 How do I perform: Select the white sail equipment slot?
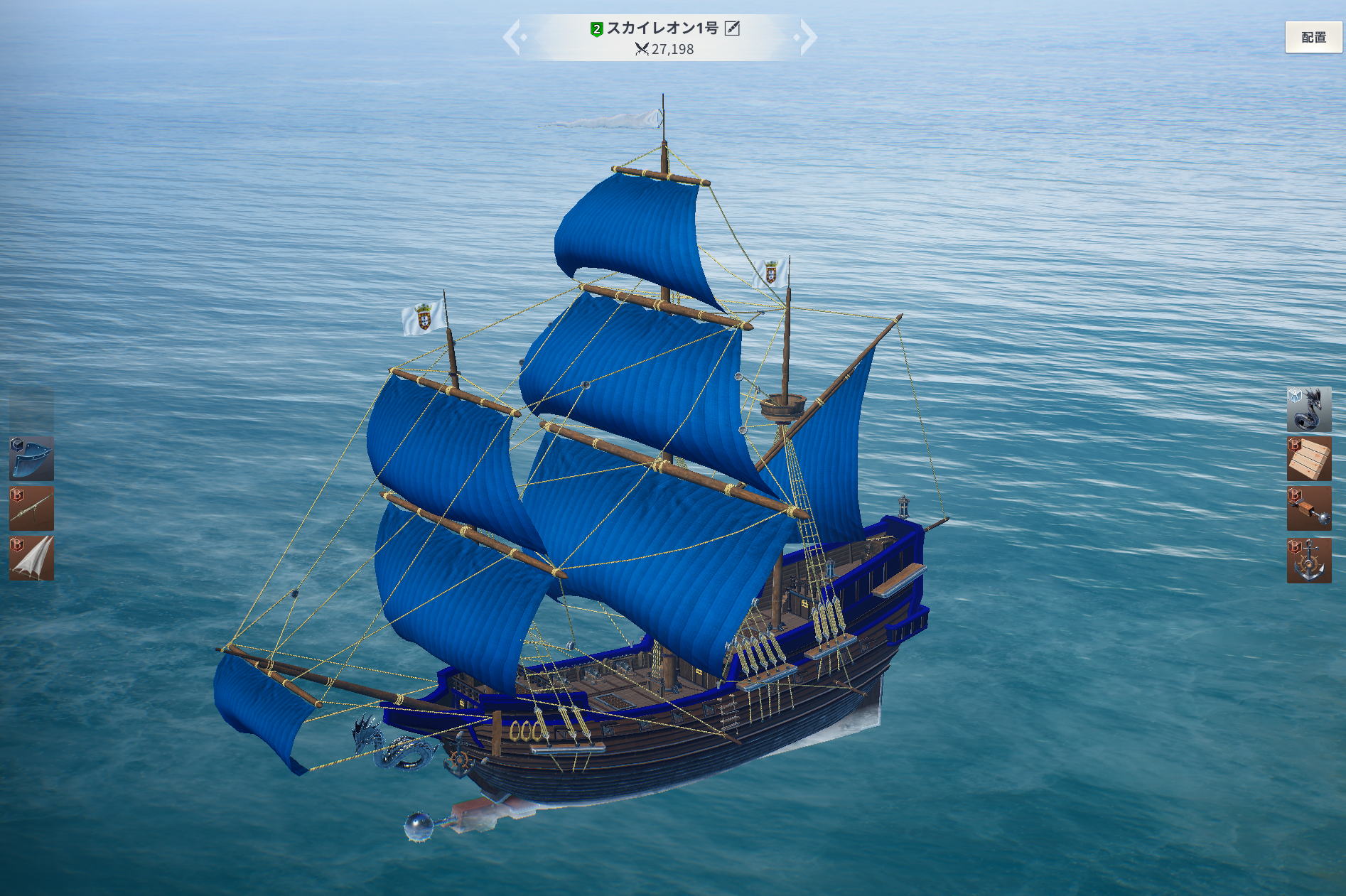coord(31,558)
